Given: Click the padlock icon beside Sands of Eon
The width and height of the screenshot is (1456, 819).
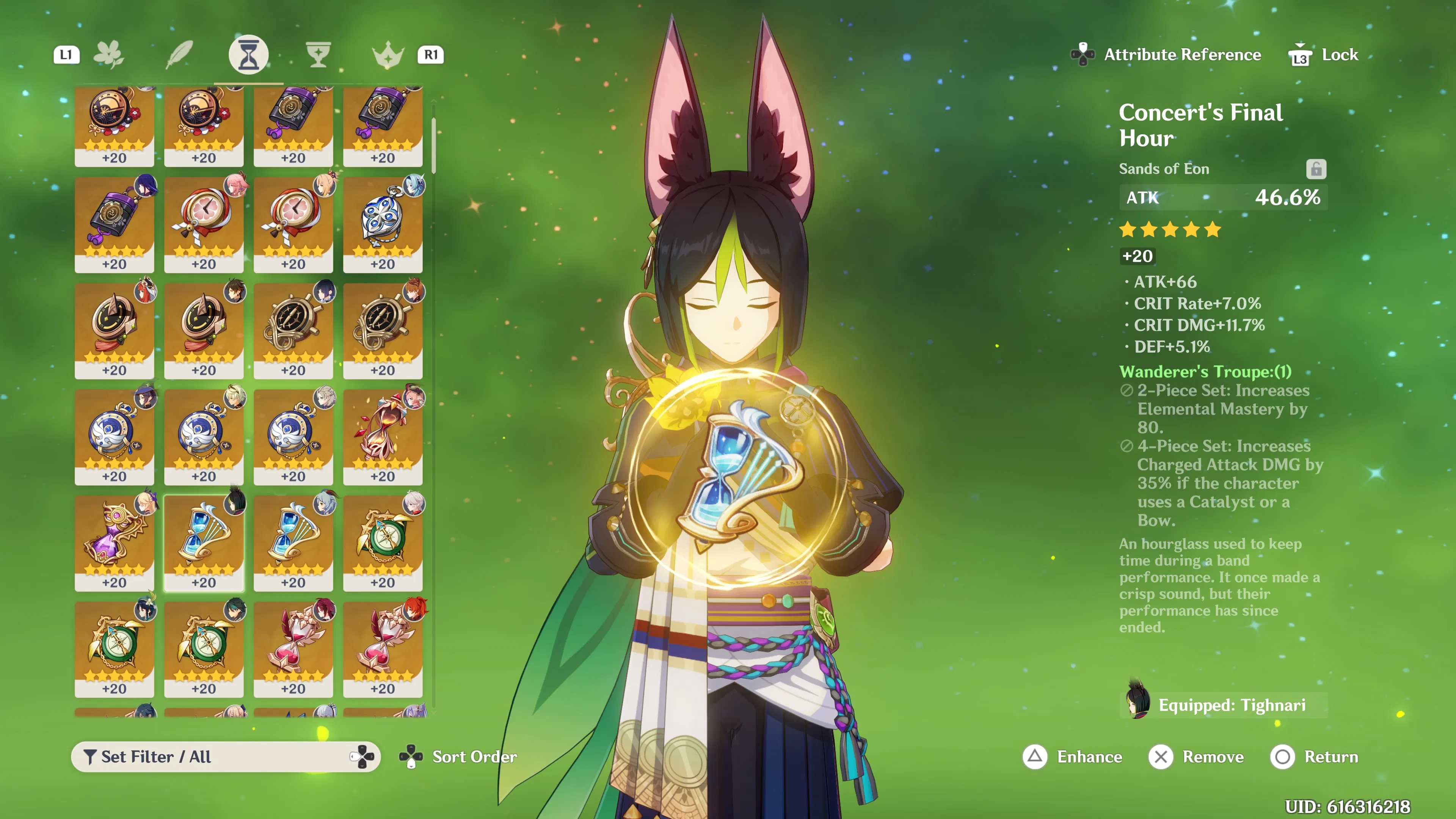Looking at the screenshot, I should click(1316, 169).
